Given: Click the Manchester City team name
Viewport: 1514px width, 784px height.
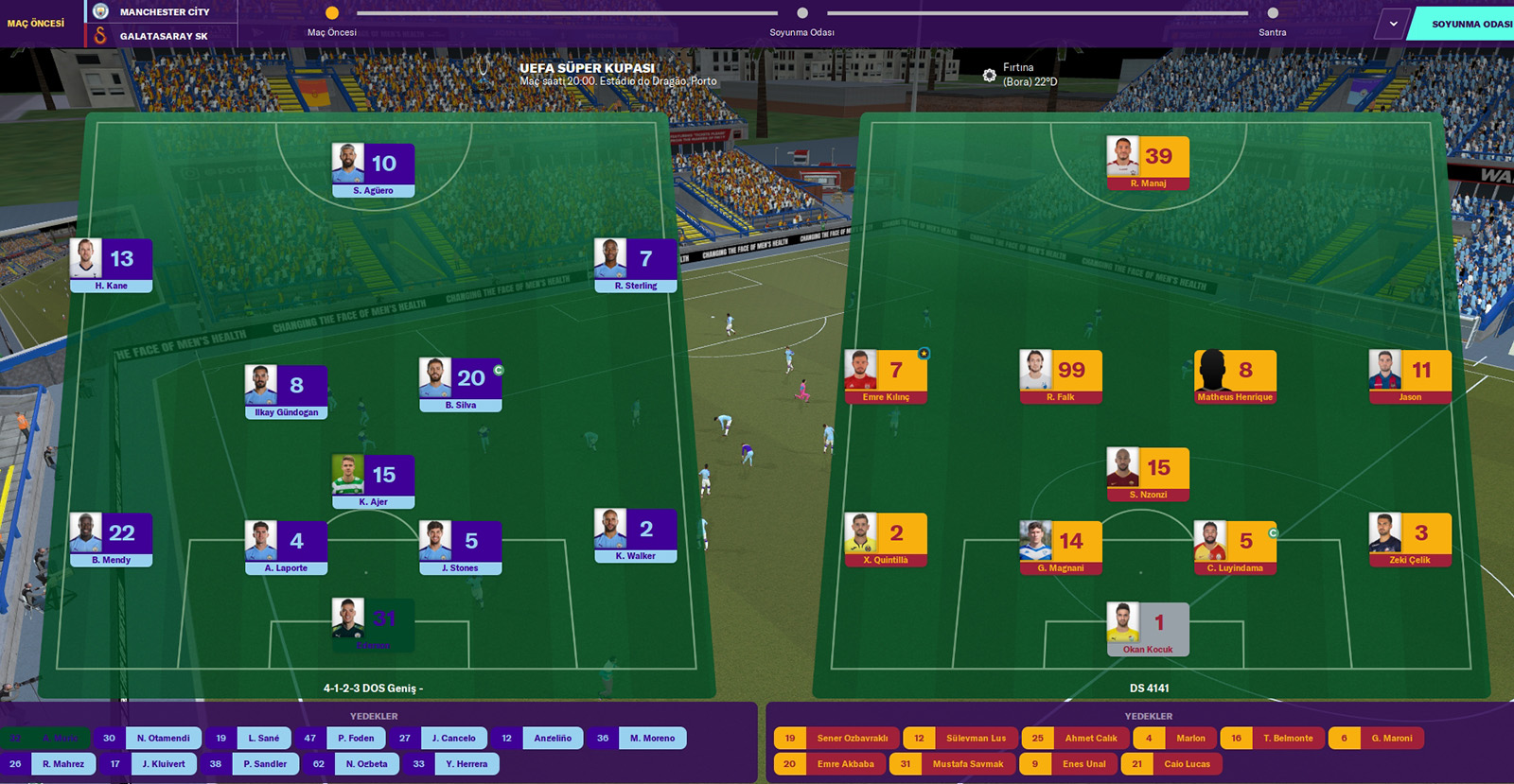Looking at the screenshot, I should tap(165, 12).
